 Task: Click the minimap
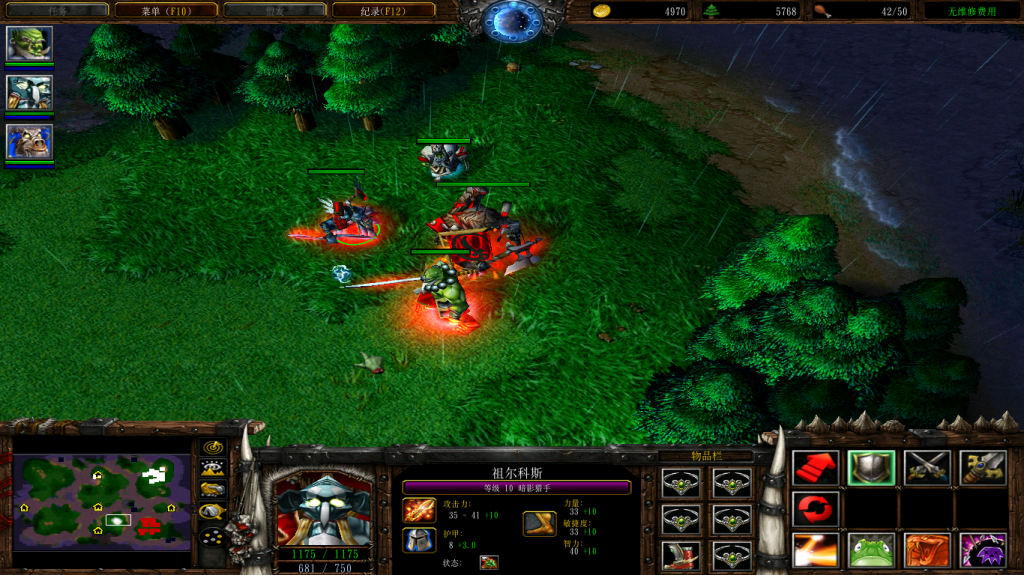click(x=101, y=502)
